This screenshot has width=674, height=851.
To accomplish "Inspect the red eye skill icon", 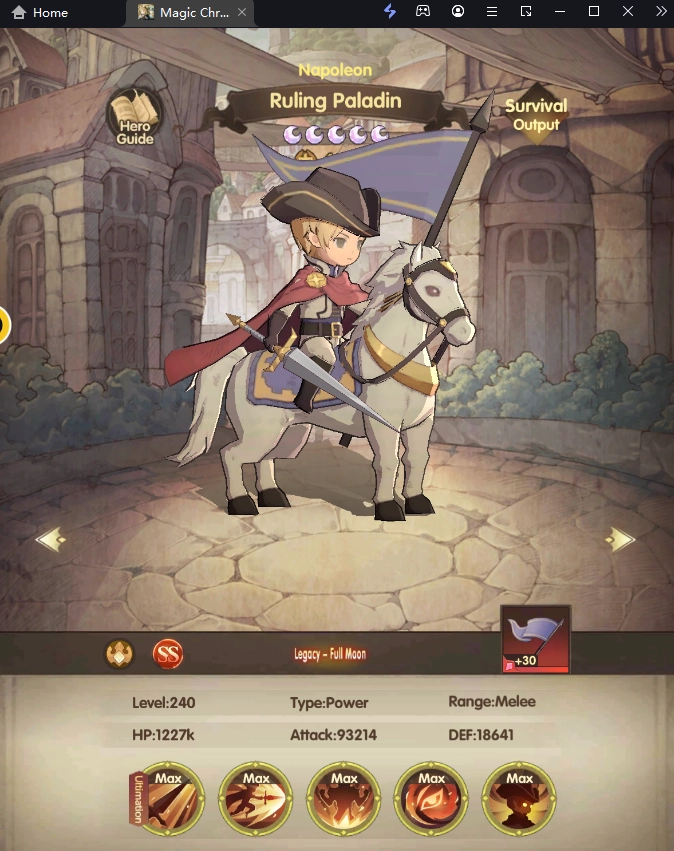I will tap(431, 799).
